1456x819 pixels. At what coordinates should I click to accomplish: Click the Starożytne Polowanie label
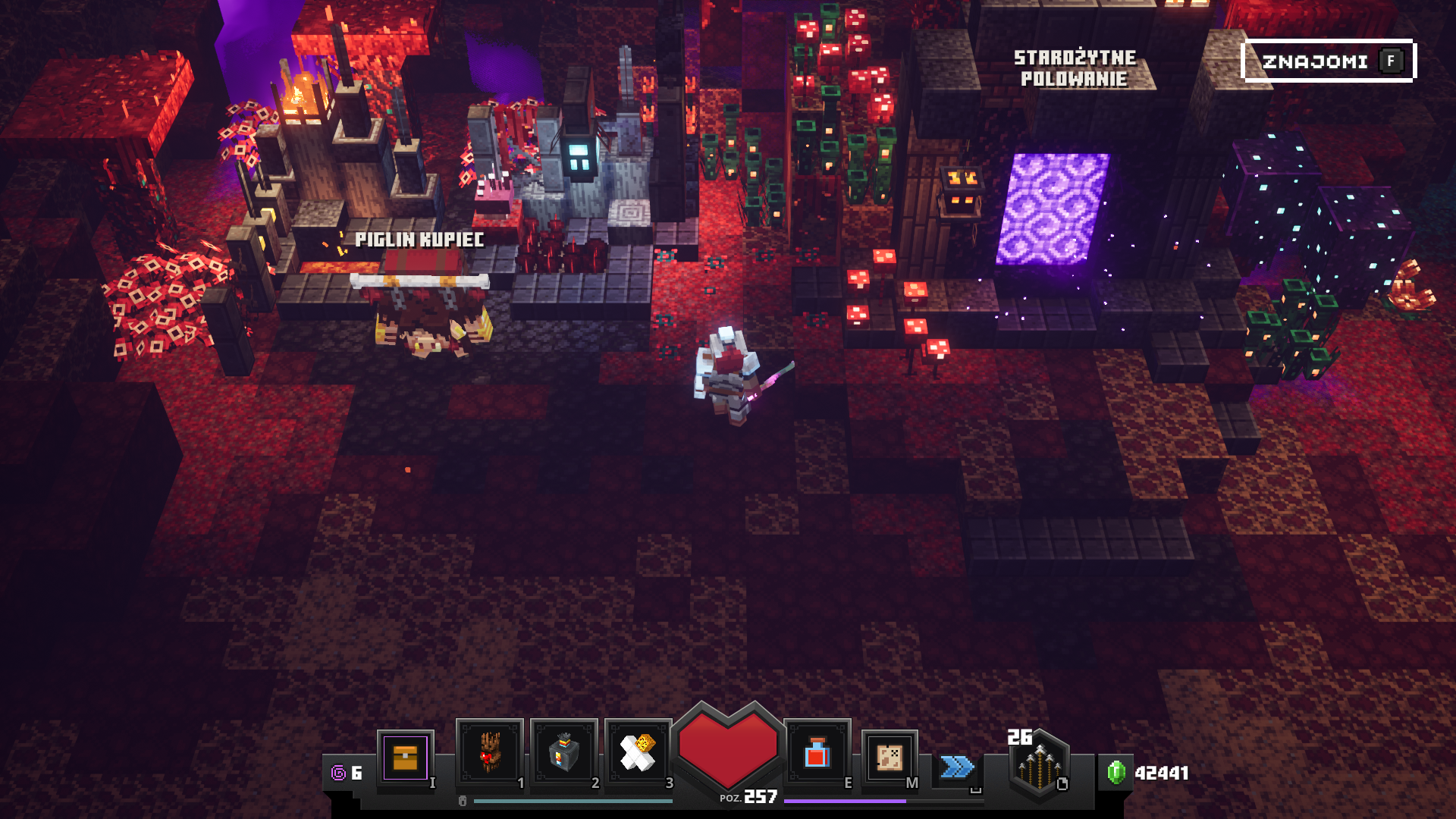(1075, 68)
